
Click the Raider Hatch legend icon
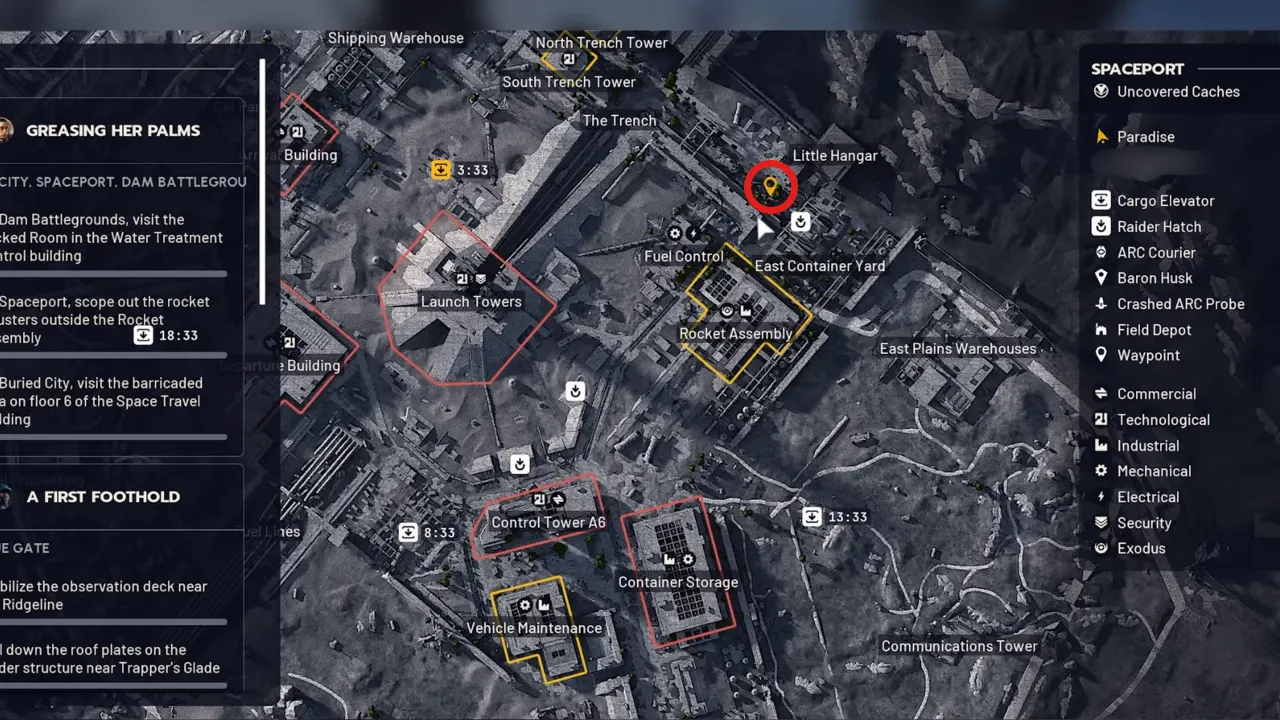point(1100,226)
